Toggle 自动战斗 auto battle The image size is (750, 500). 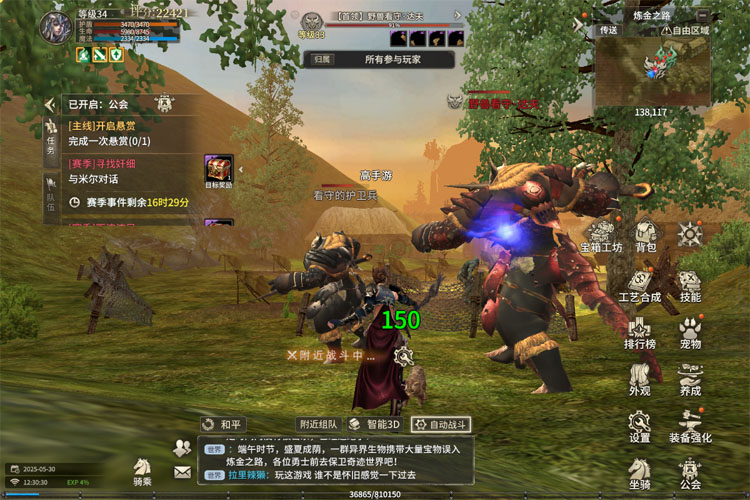click(440, 424)
